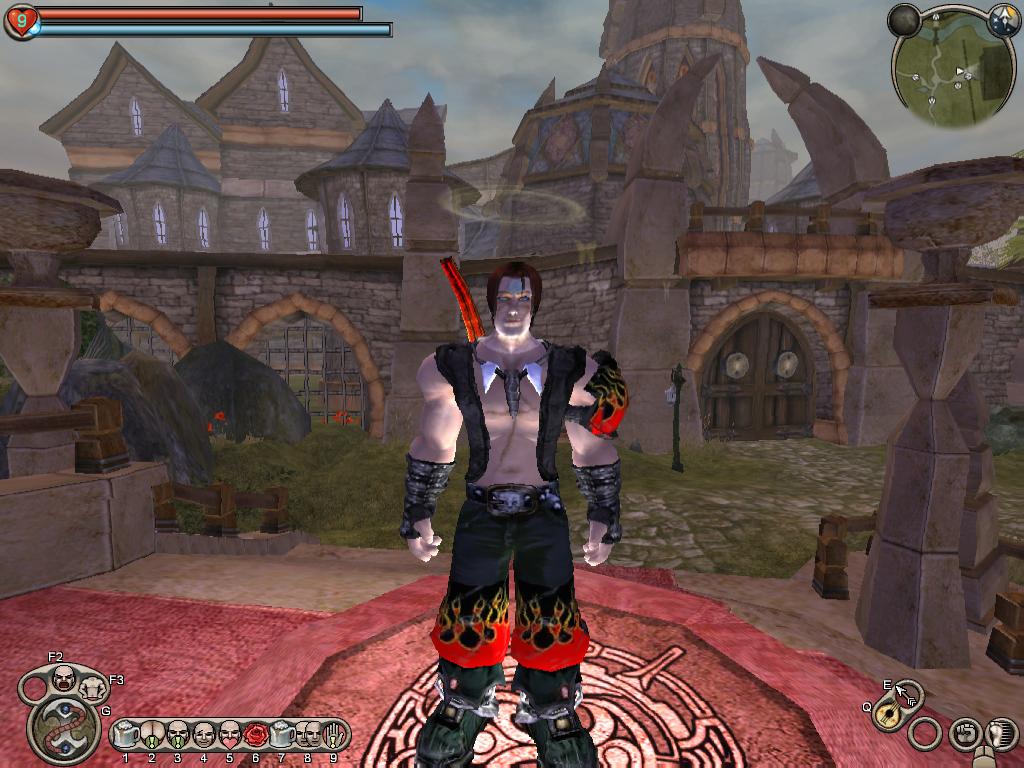
Task: Click the day-night clock dial
Action: click(1003, 19)
